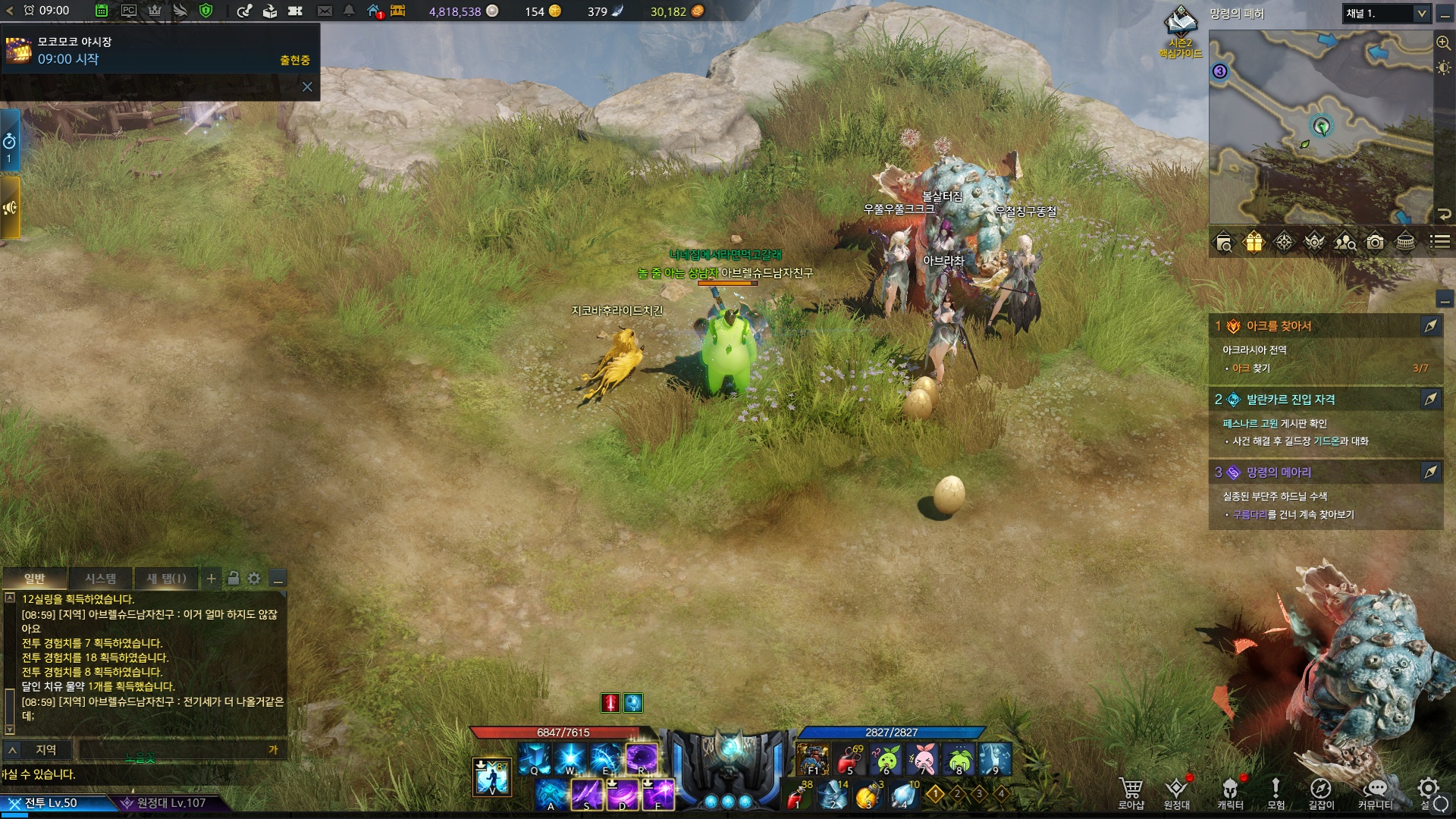
Task: Open the camera screenshot mode icon
Action: point(1375,242)
